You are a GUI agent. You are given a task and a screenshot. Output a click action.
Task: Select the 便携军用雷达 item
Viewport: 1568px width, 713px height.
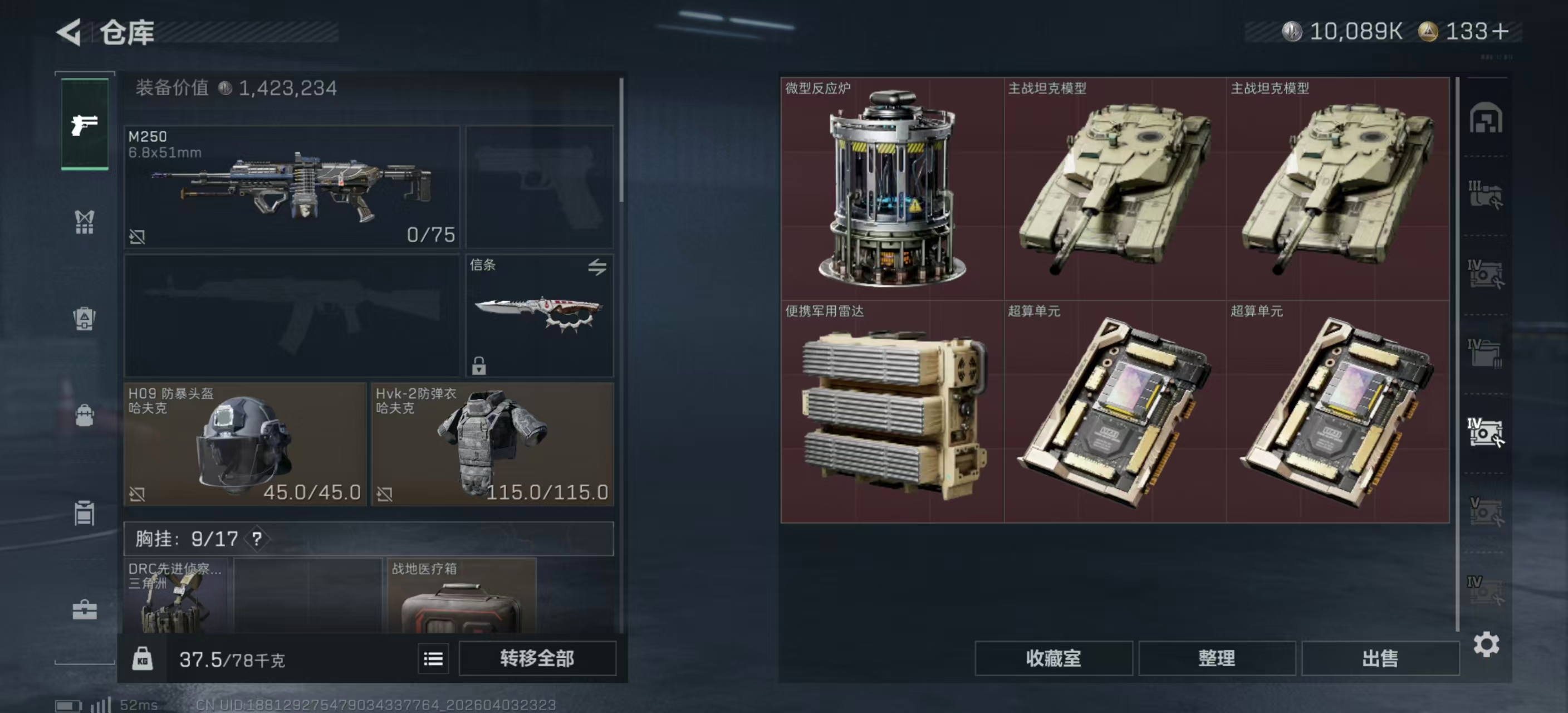click(x=891, y=412)
